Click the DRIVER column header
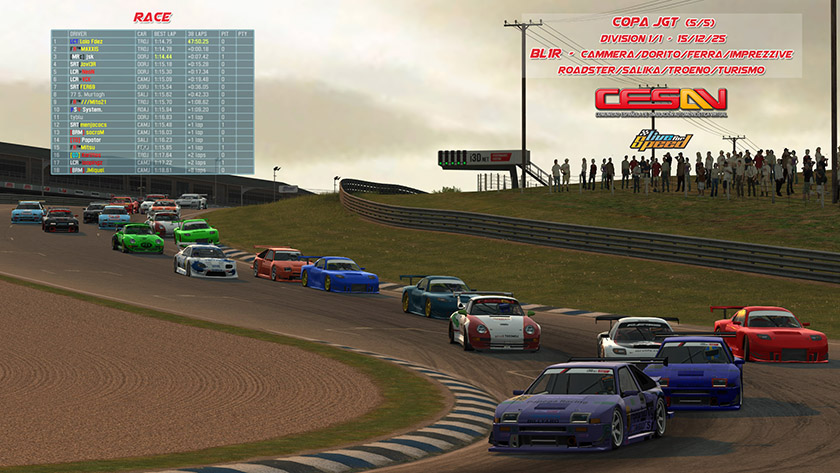 pyautogui.click(x=79, y=33)
